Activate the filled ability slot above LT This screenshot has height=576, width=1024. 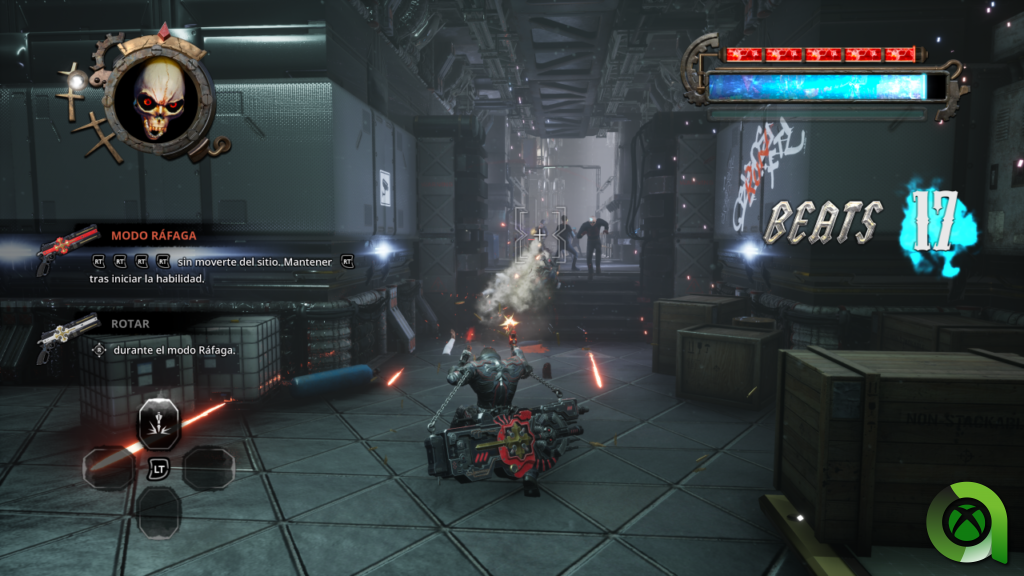[x=158, y=424]
